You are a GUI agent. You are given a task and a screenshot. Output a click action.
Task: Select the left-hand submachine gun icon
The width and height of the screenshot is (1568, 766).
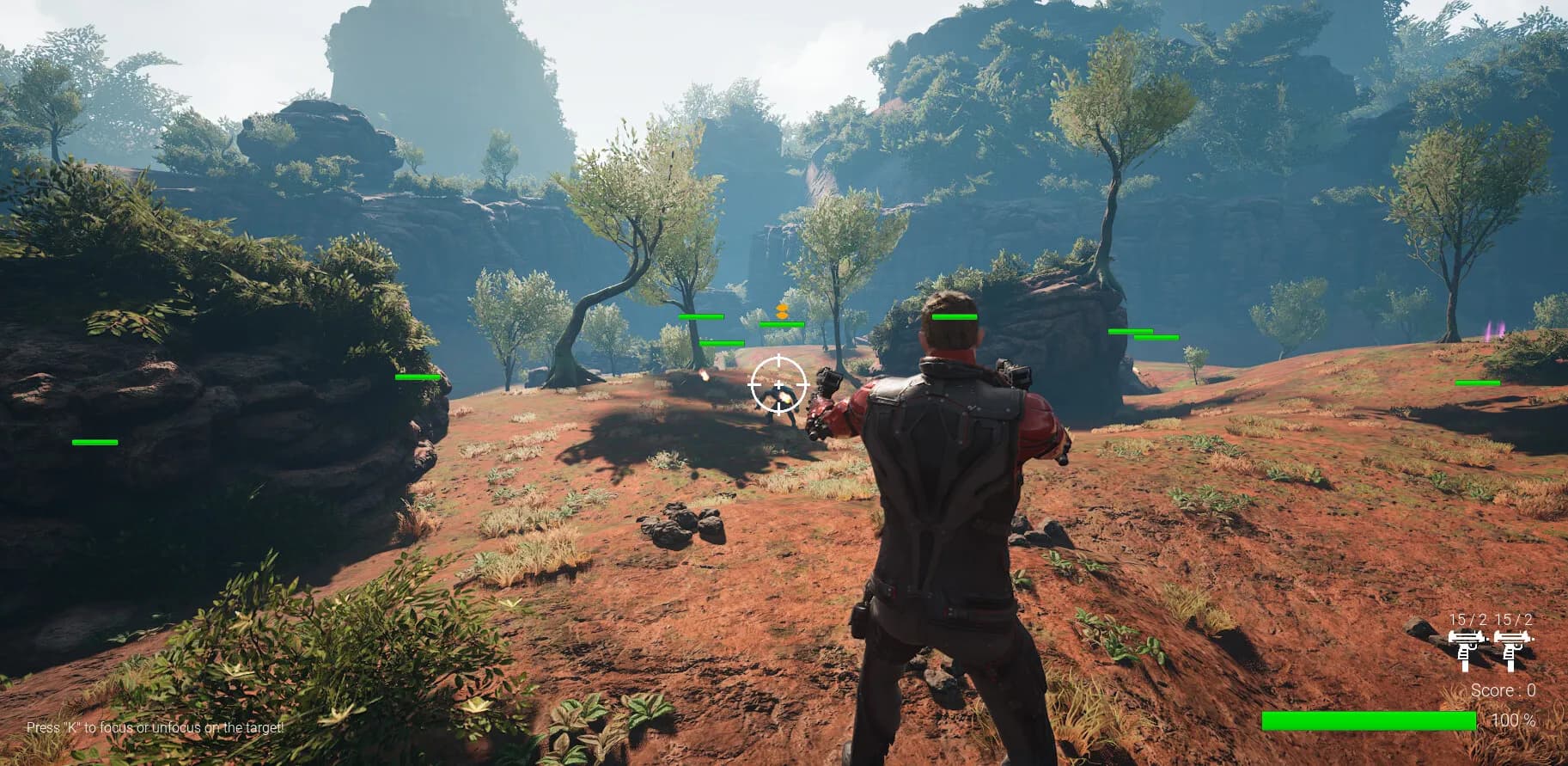pyautogui.click(x=1466, y=648)
